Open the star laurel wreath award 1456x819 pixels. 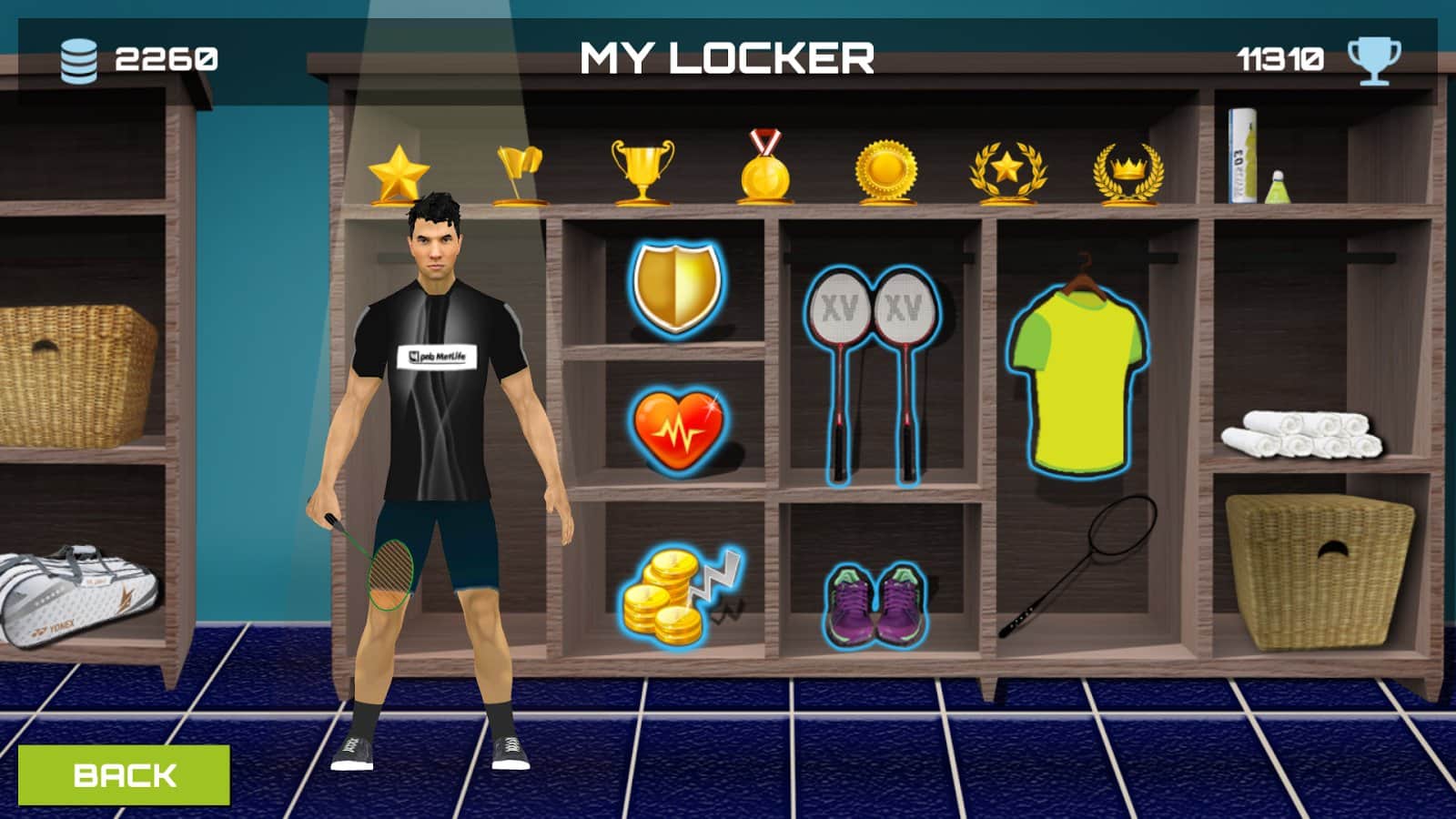(x=1007, y=172)
